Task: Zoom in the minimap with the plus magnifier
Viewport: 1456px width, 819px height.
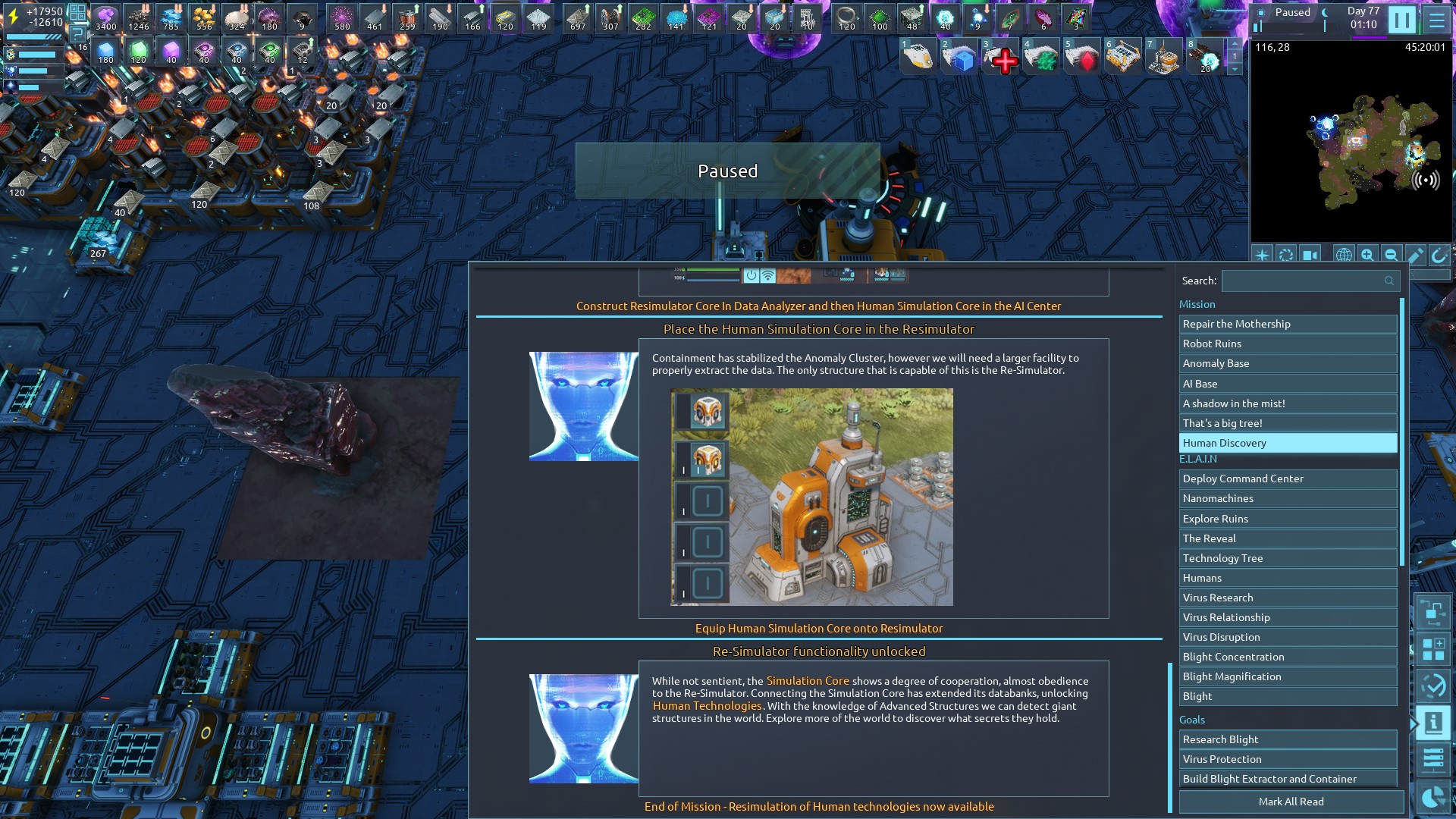Action: coord(1367,255)
